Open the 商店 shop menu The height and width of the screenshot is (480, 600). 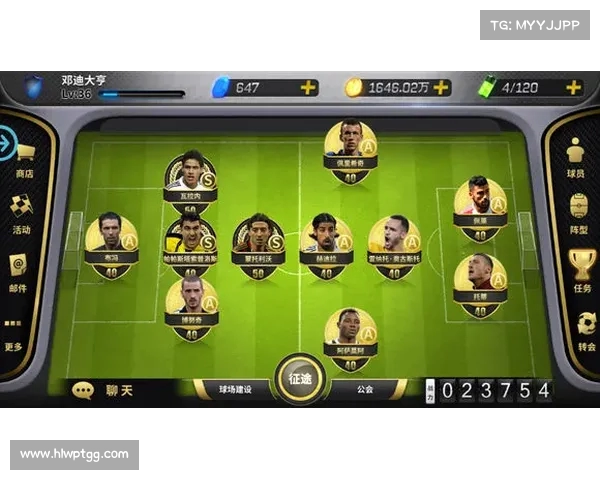[25, 158]
